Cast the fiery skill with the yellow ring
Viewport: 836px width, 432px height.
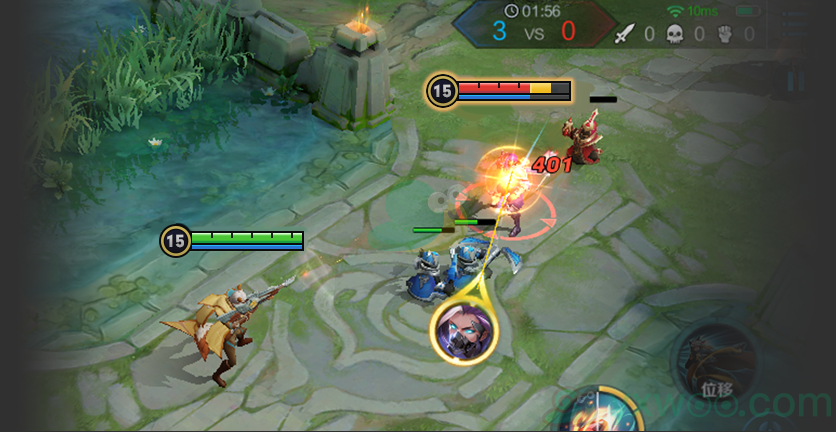(601, 412)
